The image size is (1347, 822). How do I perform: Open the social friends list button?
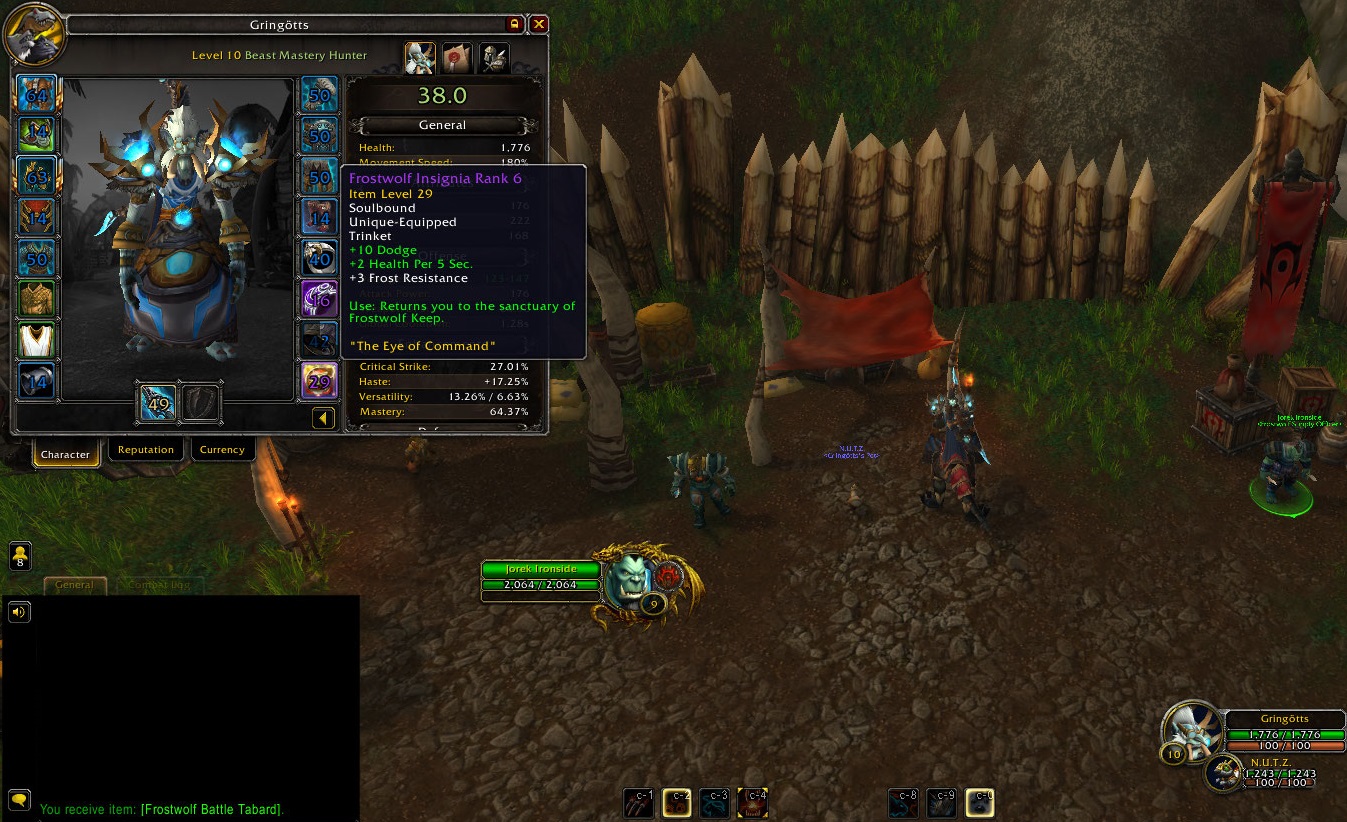(x=19, y=555)
